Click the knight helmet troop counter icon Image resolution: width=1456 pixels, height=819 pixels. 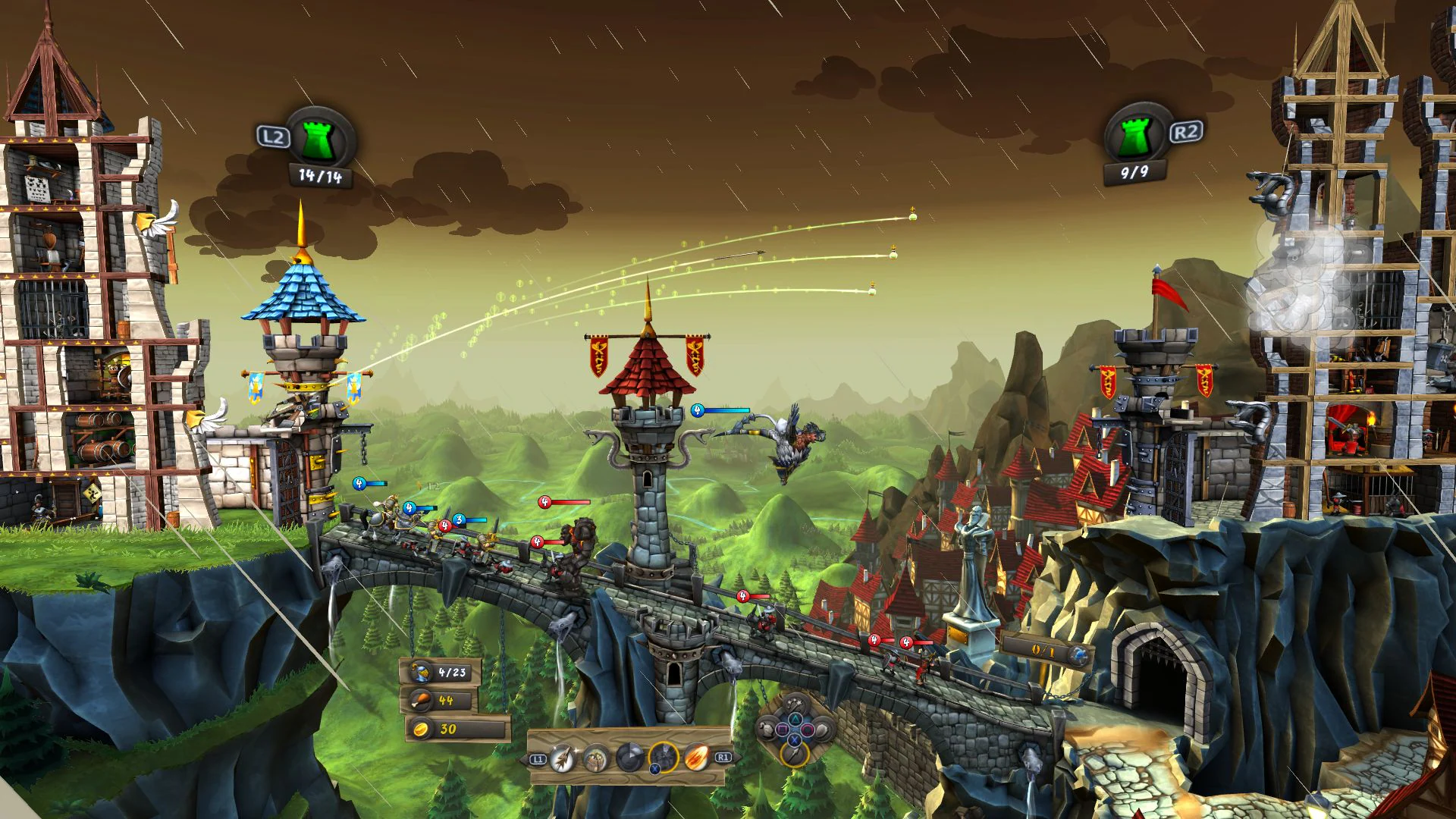420,672
